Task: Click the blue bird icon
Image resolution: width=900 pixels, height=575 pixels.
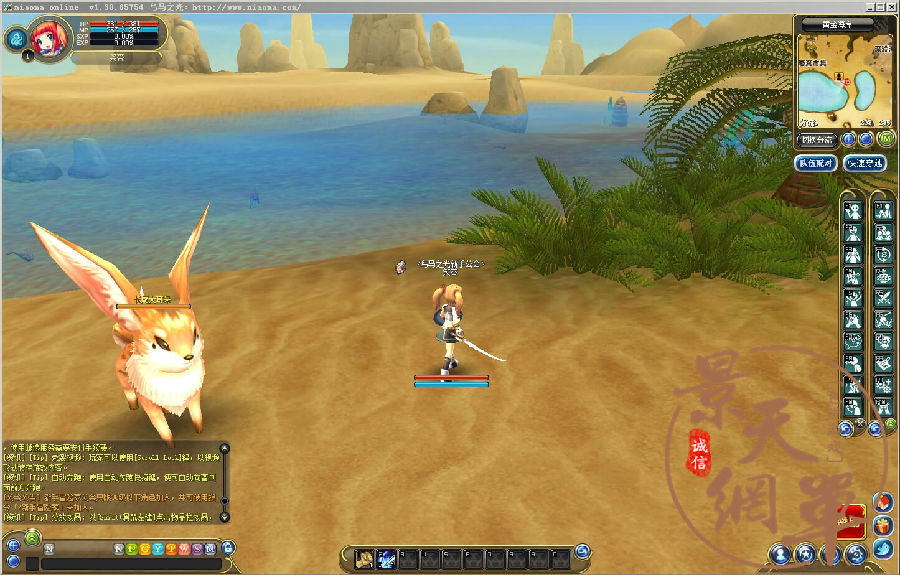Action: click(x=882, y=548)
